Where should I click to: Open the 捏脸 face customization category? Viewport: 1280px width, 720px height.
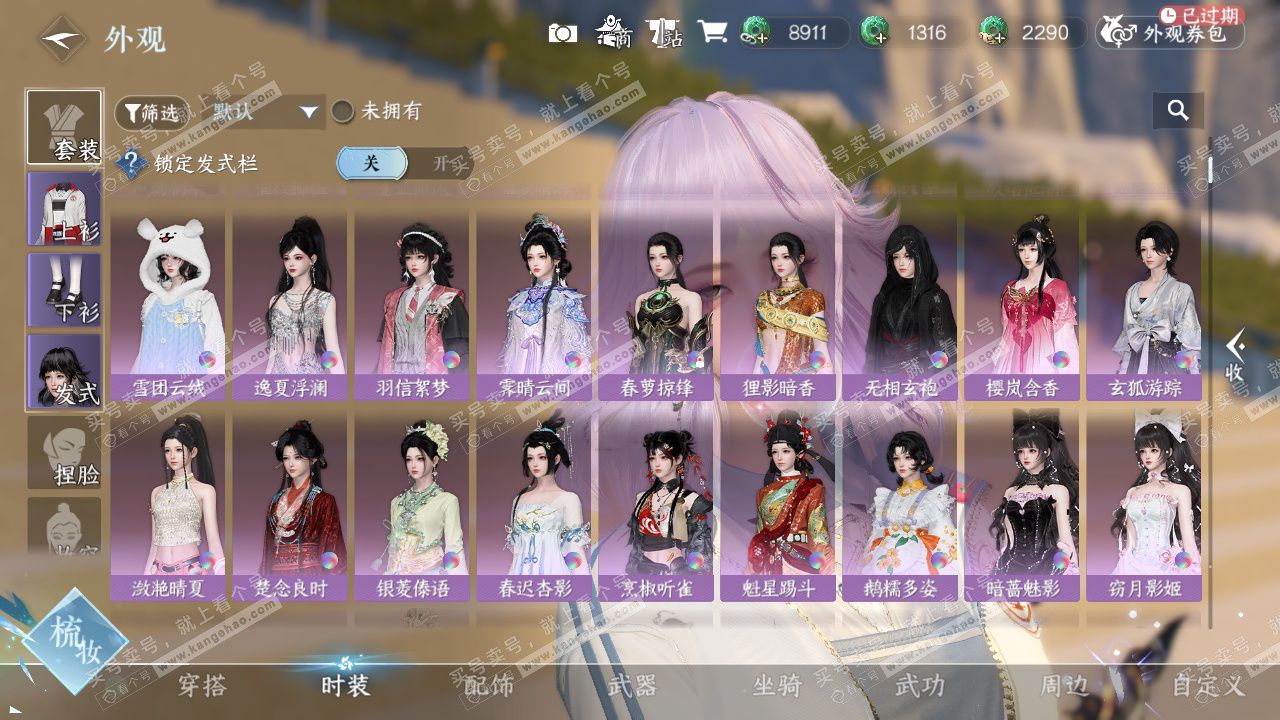point(64,452)
